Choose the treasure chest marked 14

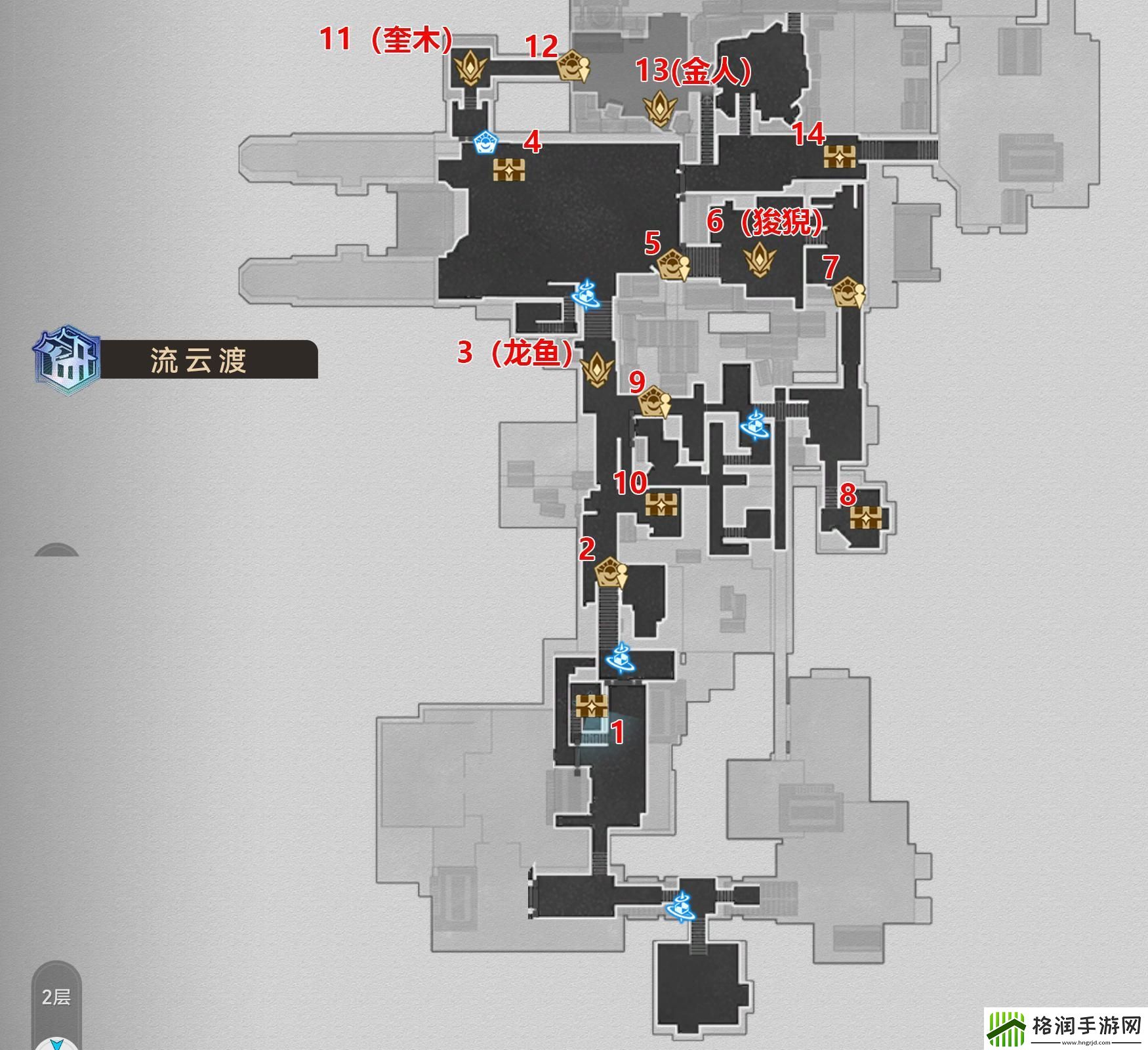click(x=840, y=156)
